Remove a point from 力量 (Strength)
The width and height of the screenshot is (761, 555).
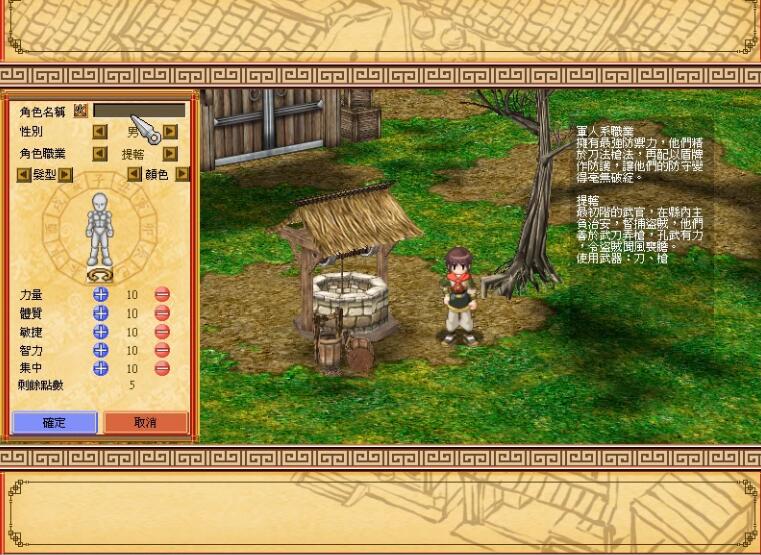162,295
